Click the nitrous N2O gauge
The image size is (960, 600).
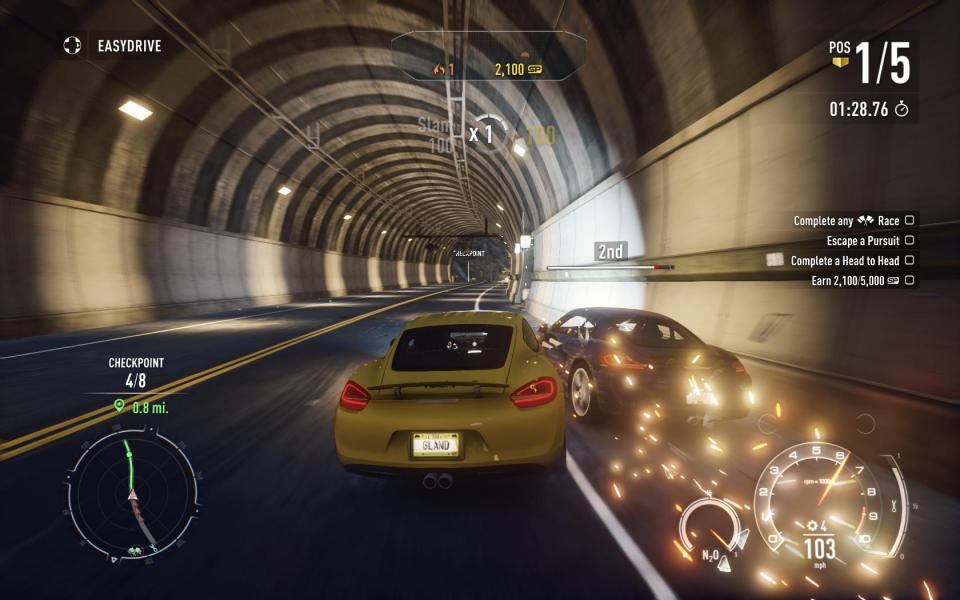(x=708, y=526)
